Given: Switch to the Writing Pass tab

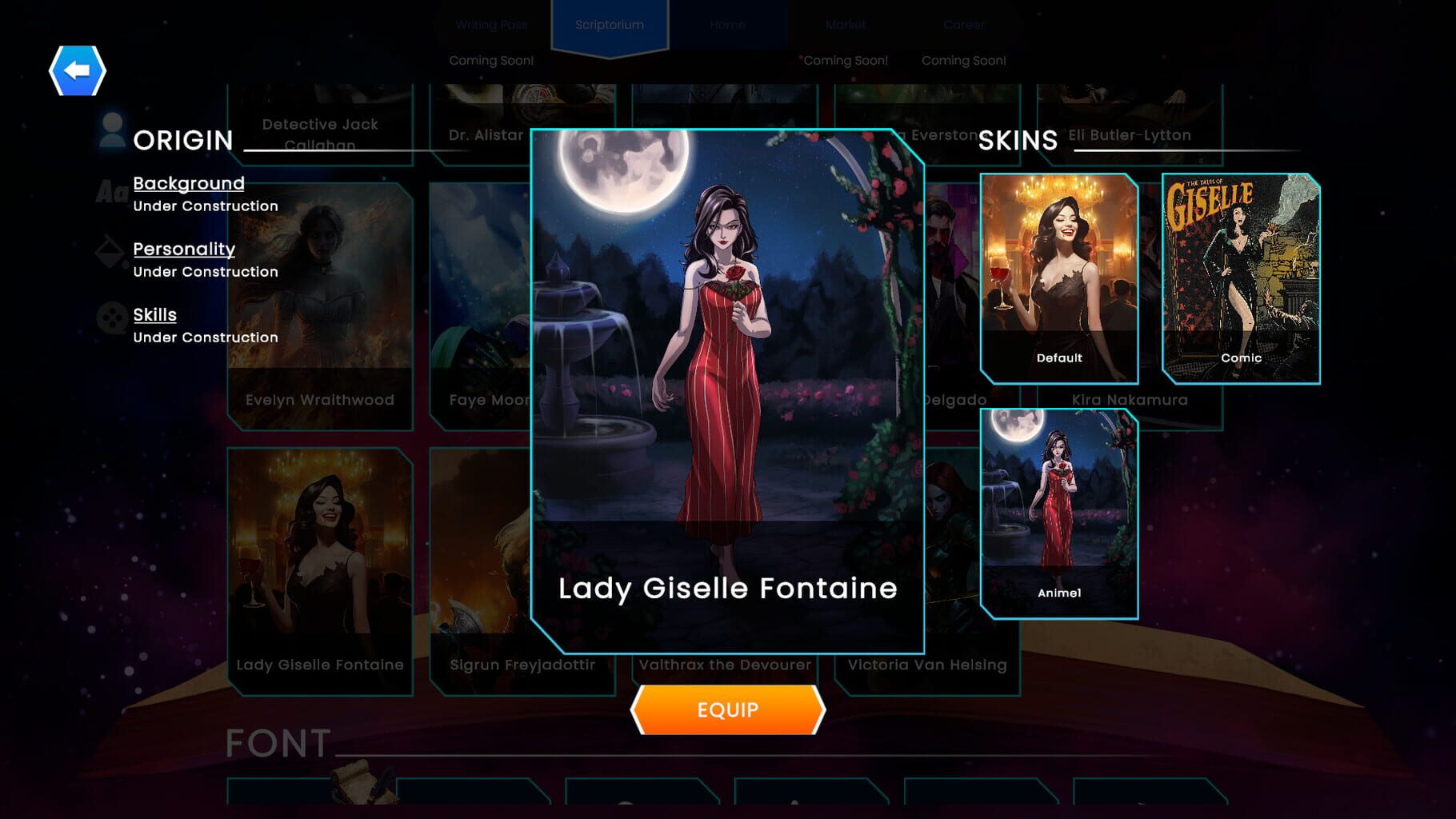Looking at the screenshot, I should tap(490, 25).
